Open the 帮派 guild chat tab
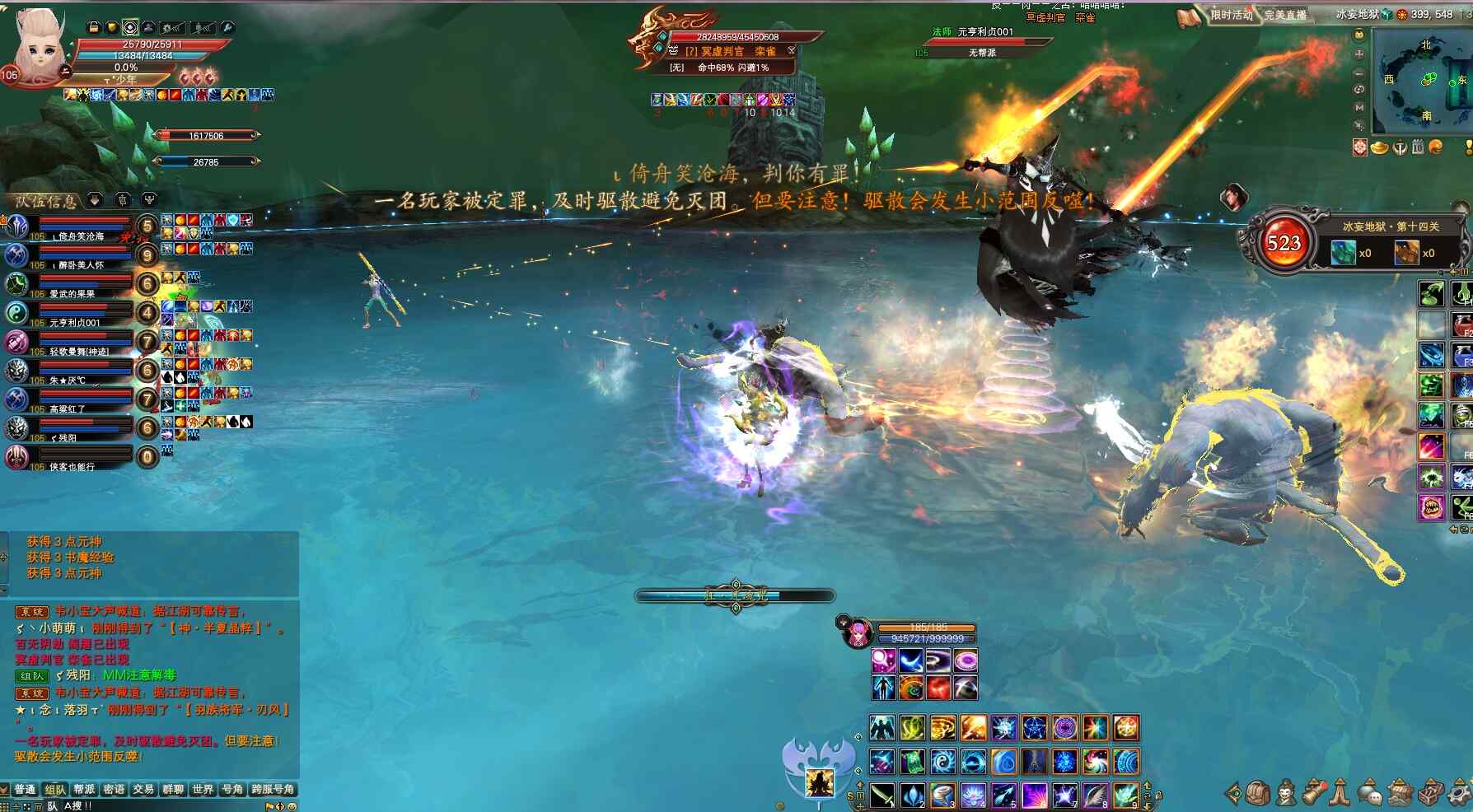Viewport: 1473px width, 812px height. [x=84, y=789]
